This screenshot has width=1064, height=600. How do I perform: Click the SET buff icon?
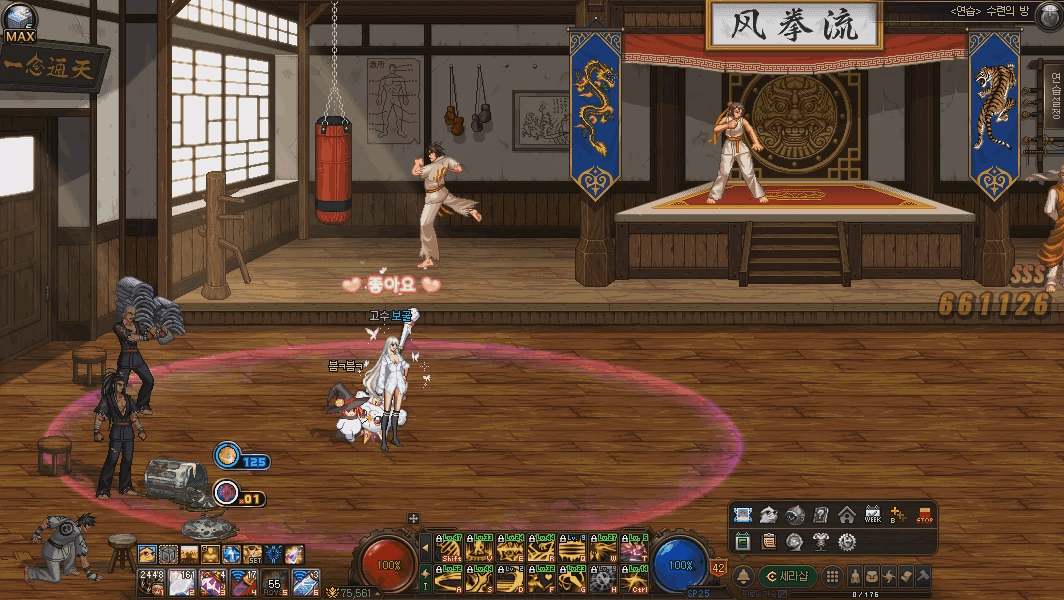point(252,554)
